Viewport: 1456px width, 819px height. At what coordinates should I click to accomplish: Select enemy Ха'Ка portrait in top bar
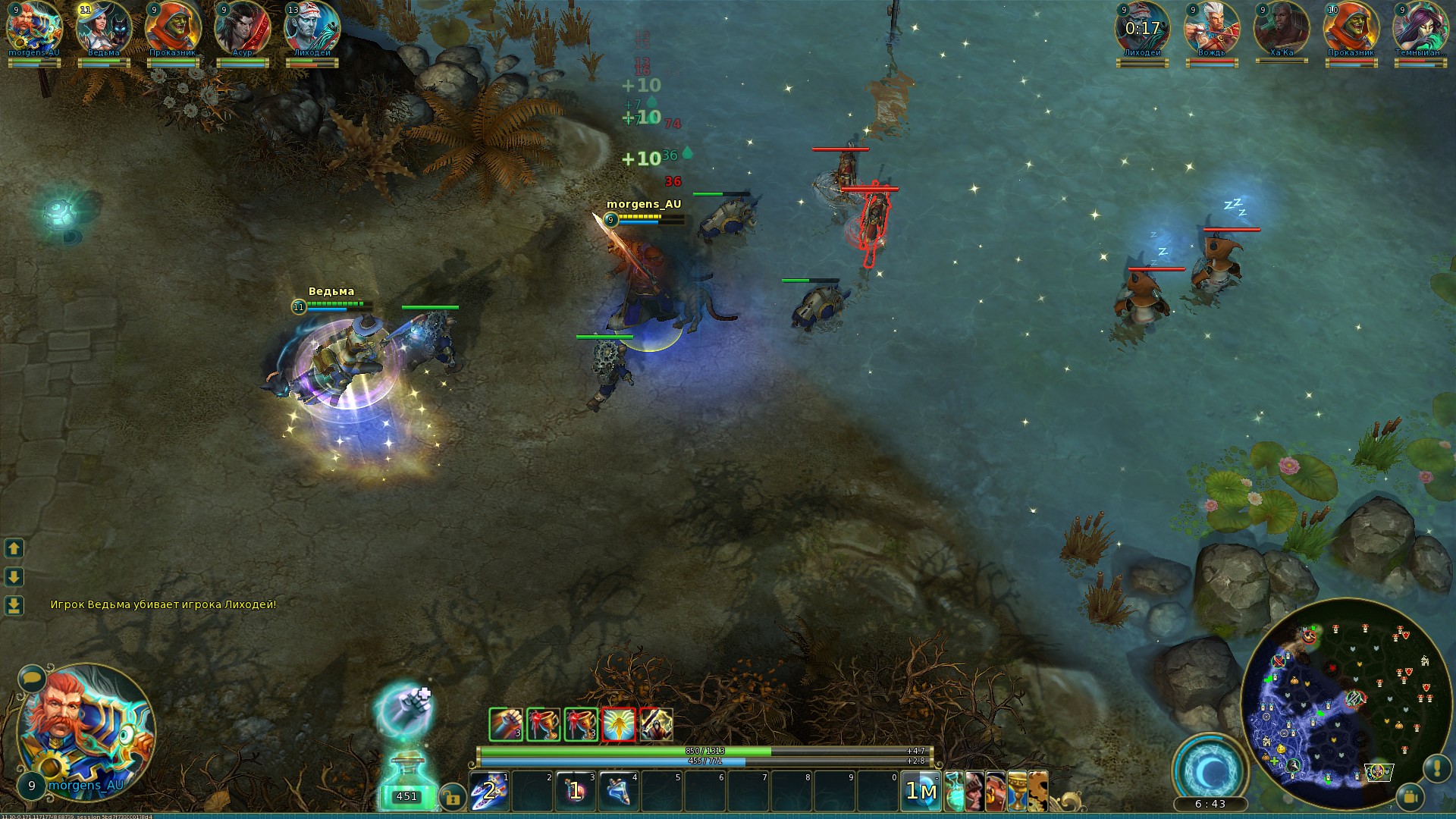[x=1282, y=29]
